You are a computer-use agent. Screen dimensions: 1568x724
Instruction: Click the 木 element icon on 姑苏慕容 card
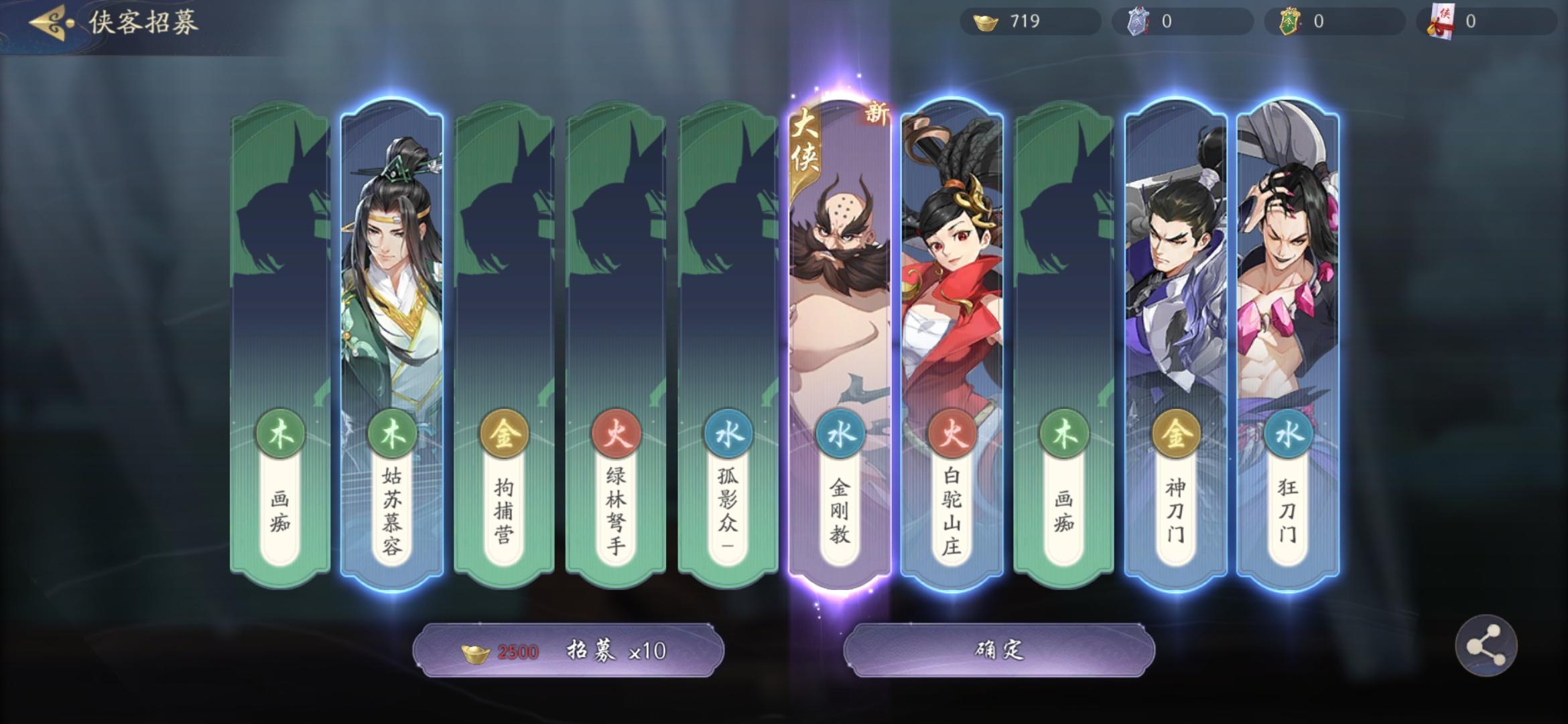coord(391,434)
